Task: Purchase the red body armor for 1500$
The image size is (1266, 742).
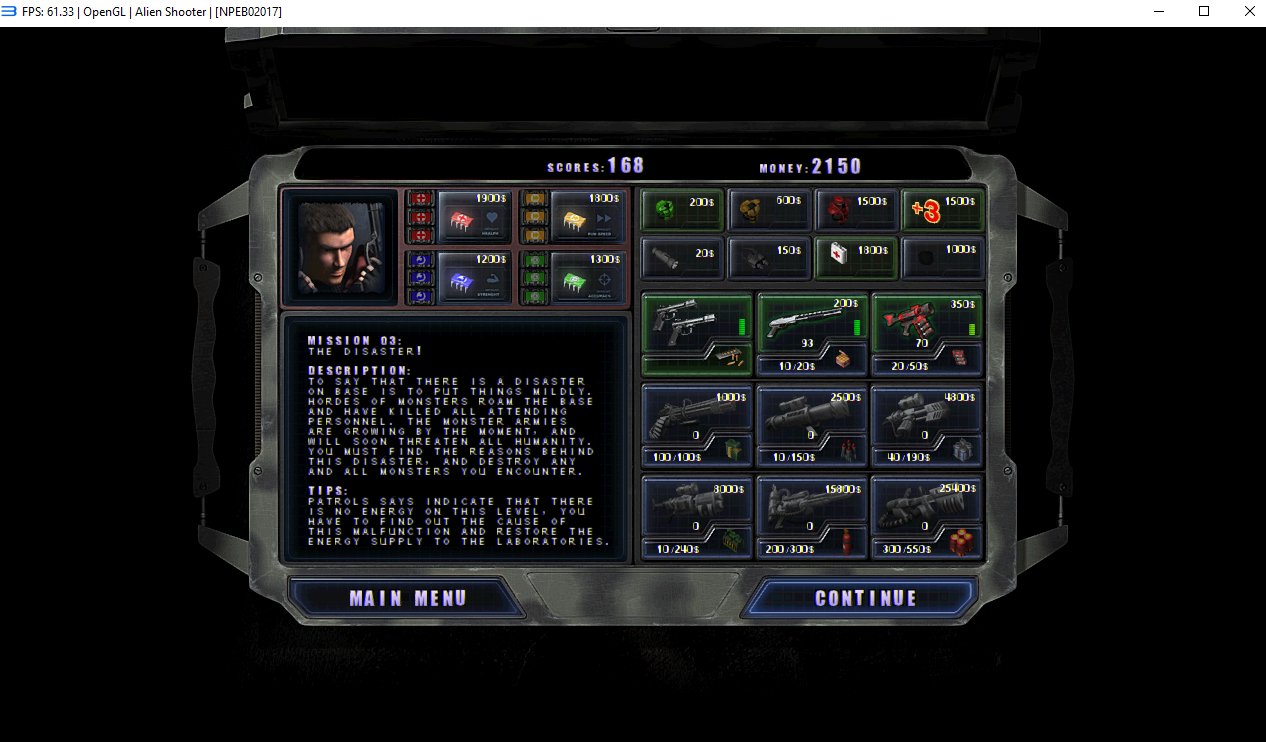Action: [857, 209]
